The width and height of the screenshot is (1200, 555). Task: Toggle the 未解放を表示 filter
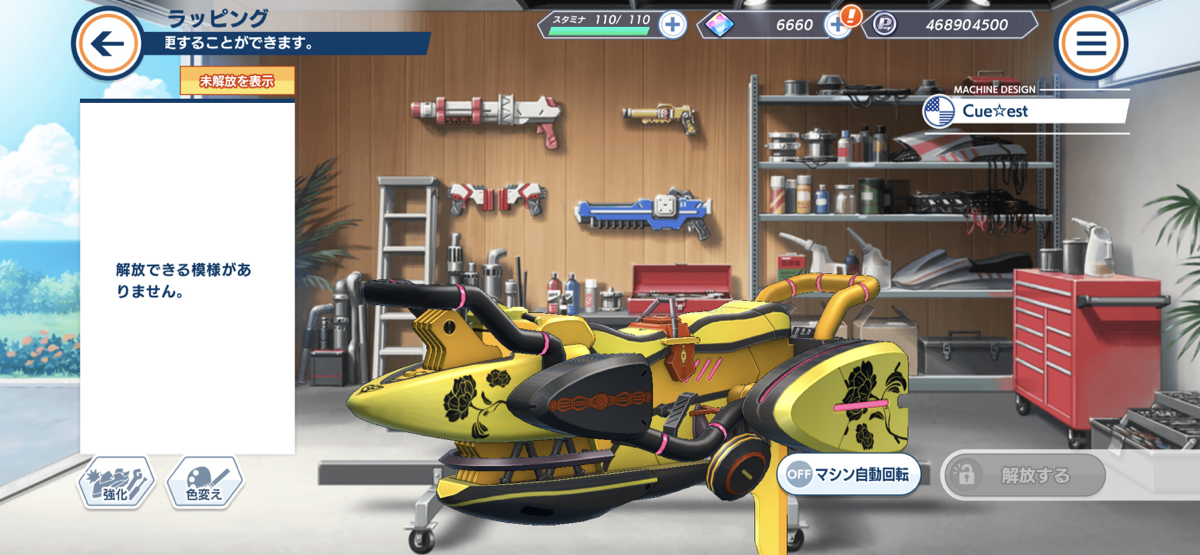click(x=237, y=81)
